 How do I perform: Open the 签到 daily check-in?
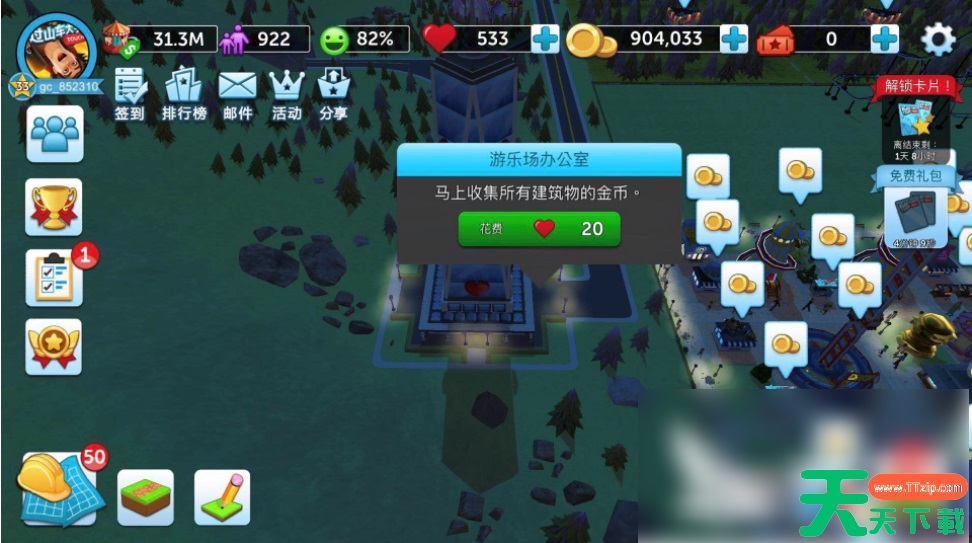[x=130, y=94]
